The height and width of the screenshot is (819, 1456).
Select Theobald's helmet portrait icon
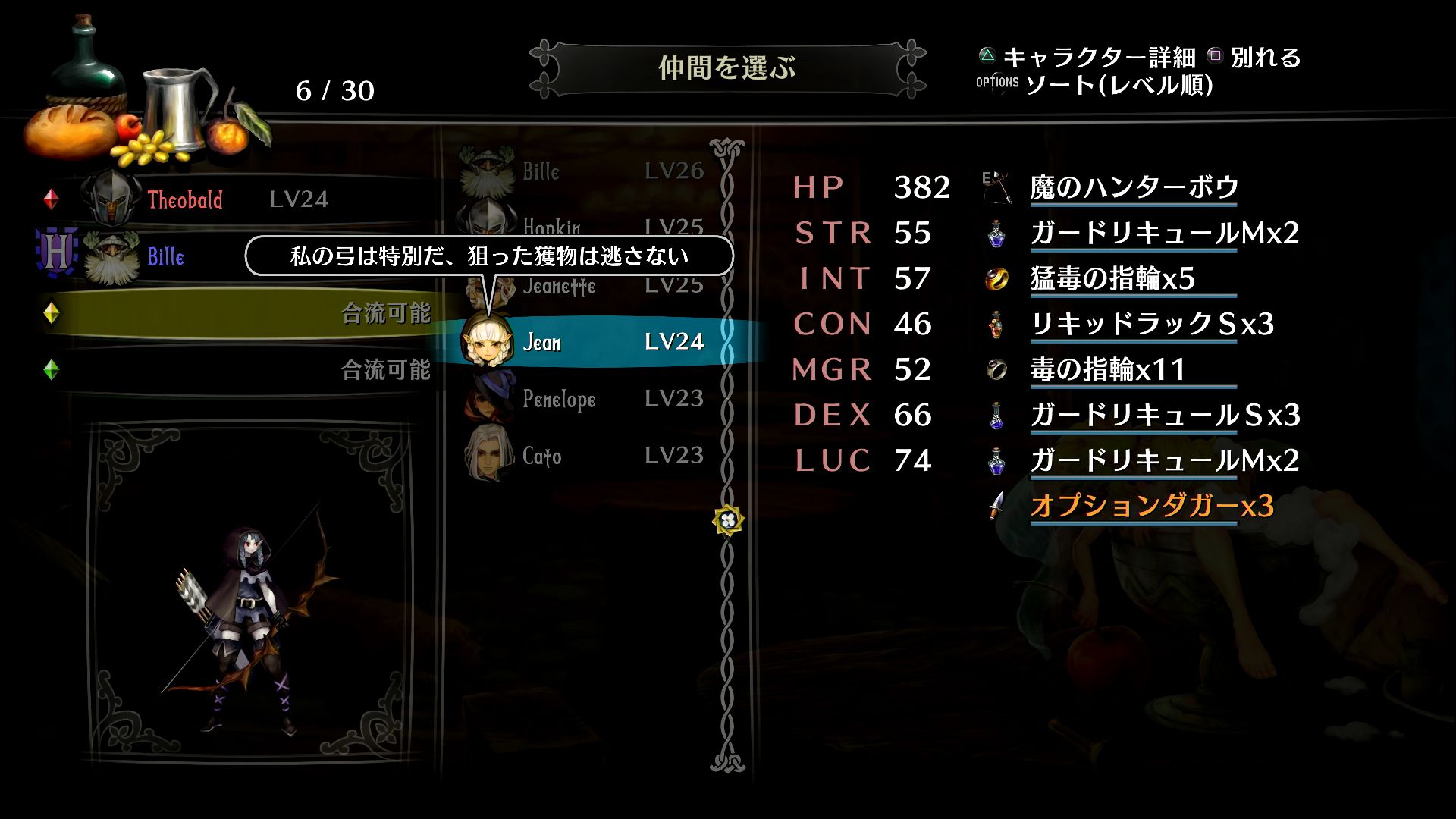[x=112, y=199]
